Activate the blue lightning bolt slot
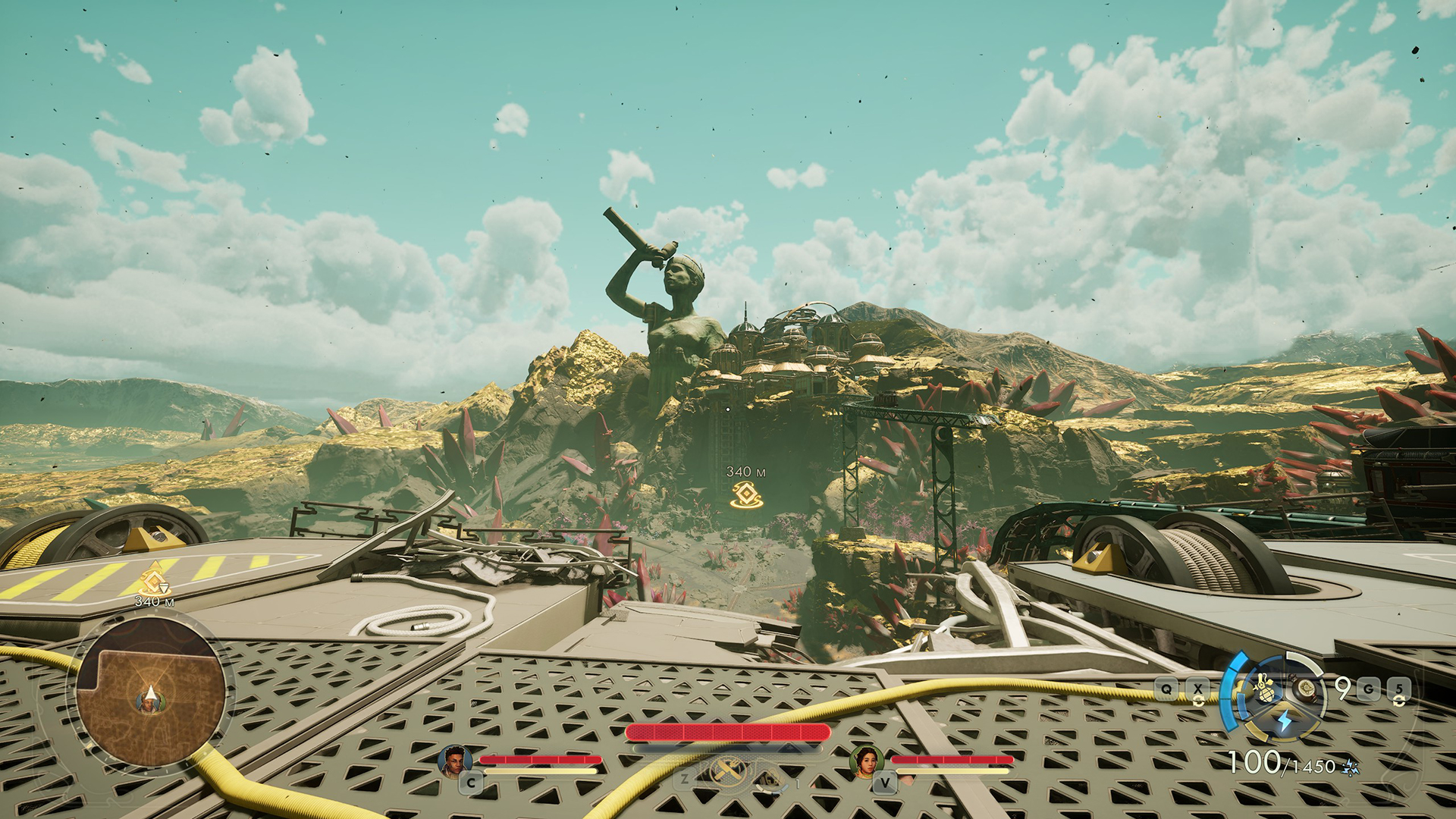This screenshot has width=1456, height=819. [x=1284, y=721]
